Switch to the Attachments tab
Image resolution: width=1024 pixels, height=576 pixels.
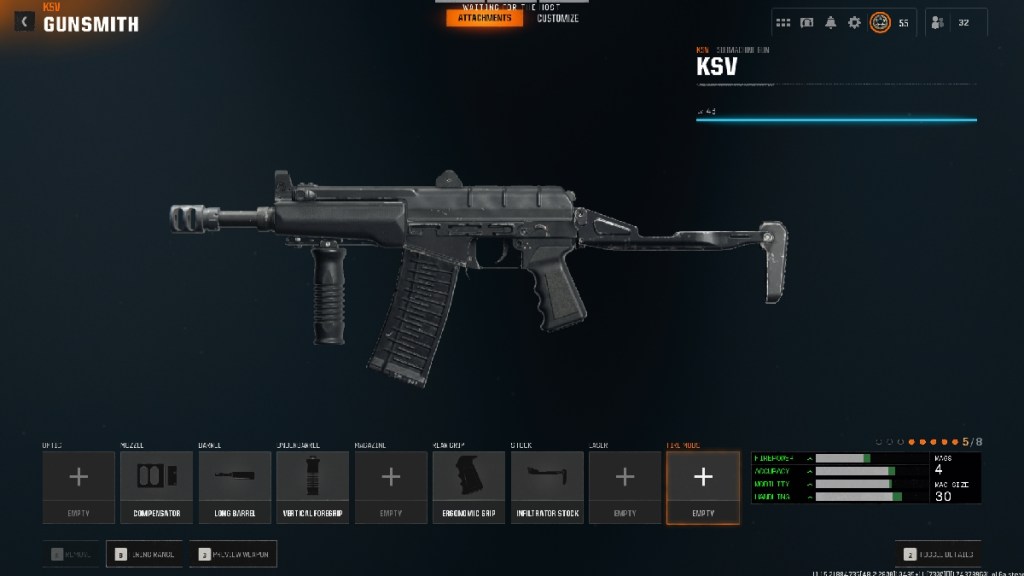[x=484, y=18]
